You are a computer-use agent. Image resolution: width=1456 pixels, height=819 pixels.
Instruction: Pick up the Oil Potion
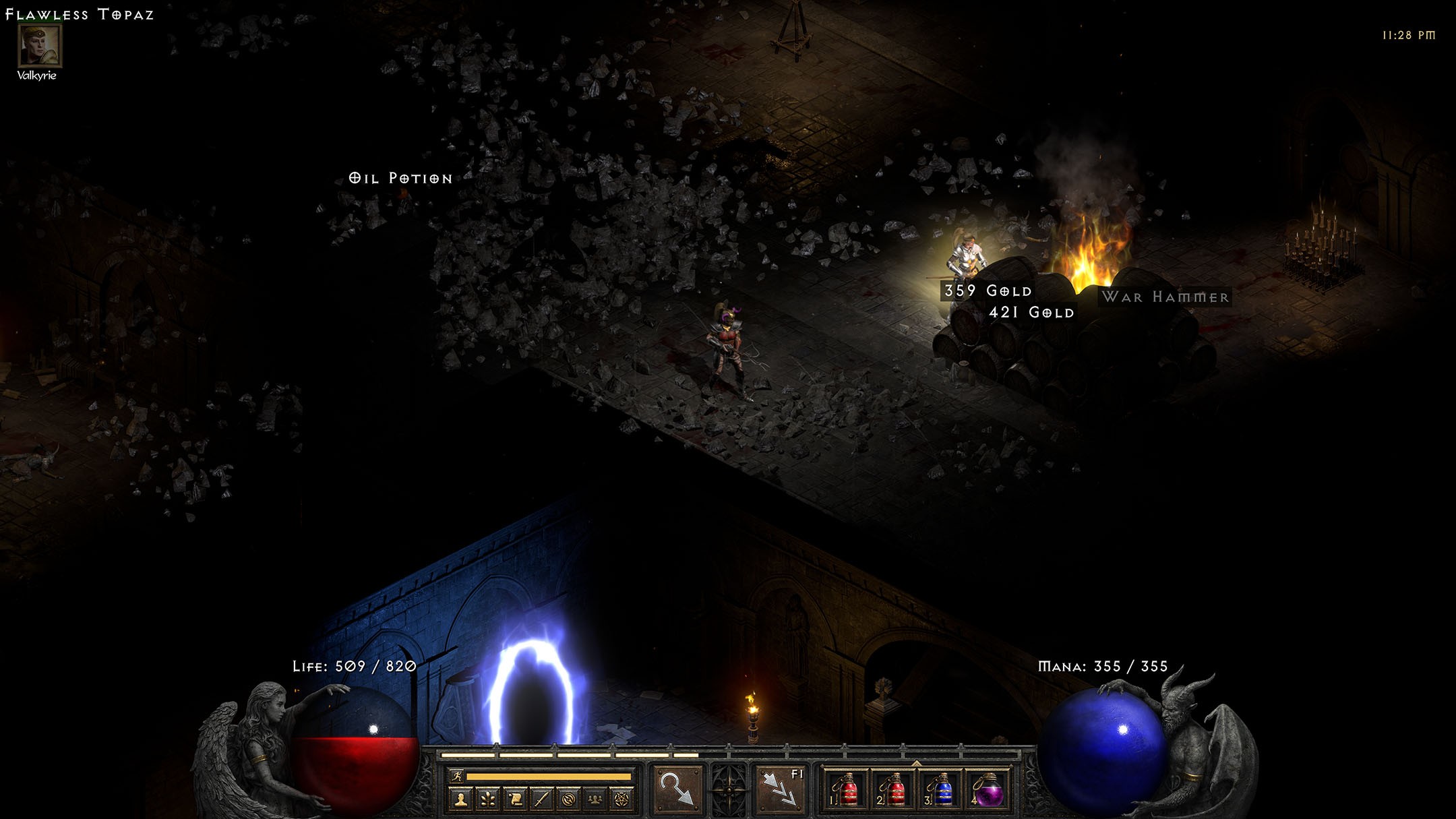tap(400, 178)
